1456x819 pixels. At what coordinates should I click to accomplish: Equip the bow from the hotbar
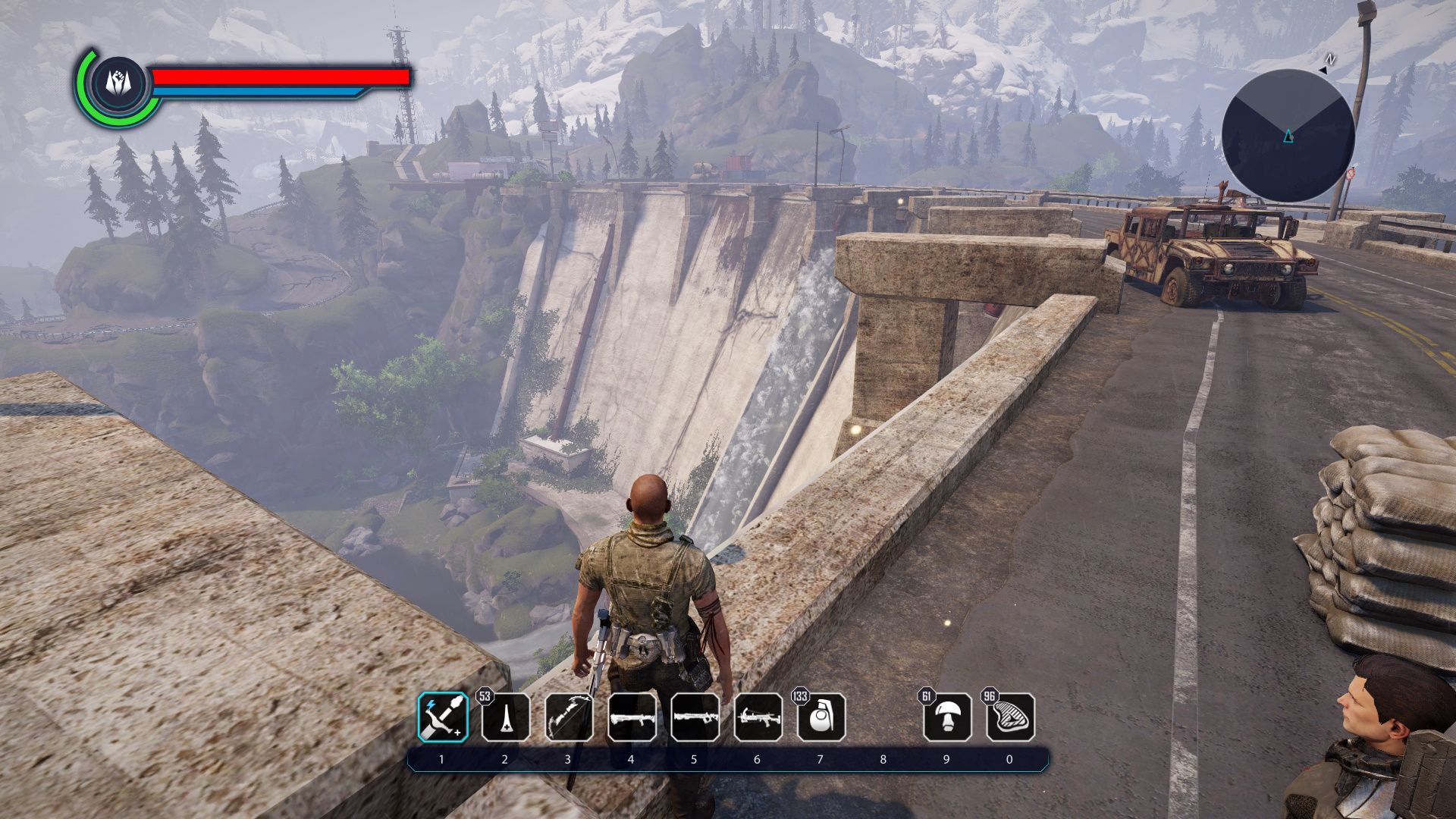click(569, 717)
